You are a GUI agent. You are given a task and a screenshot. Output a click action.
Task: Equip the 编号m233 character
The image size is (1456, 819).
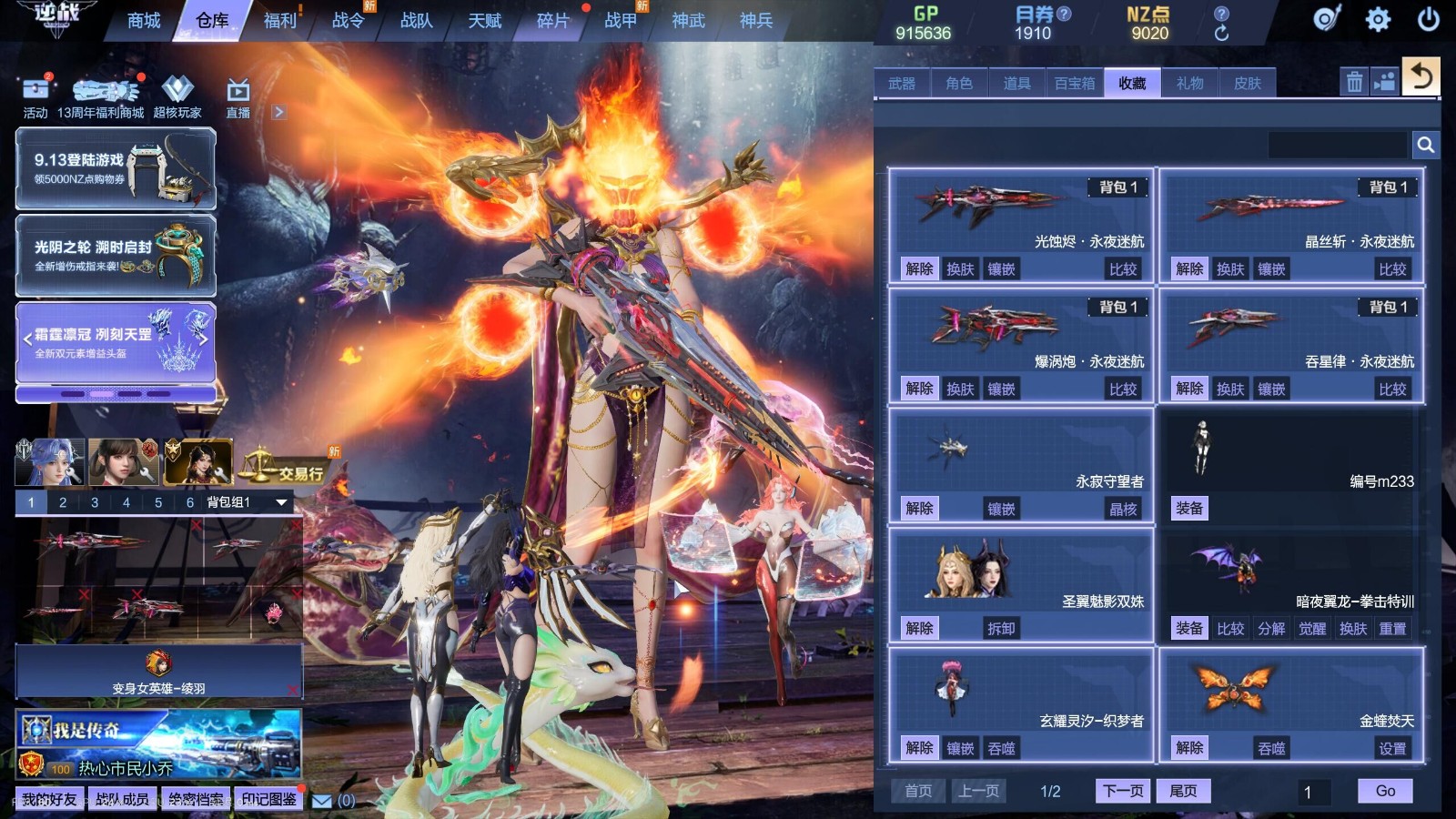pos(1189,509)
